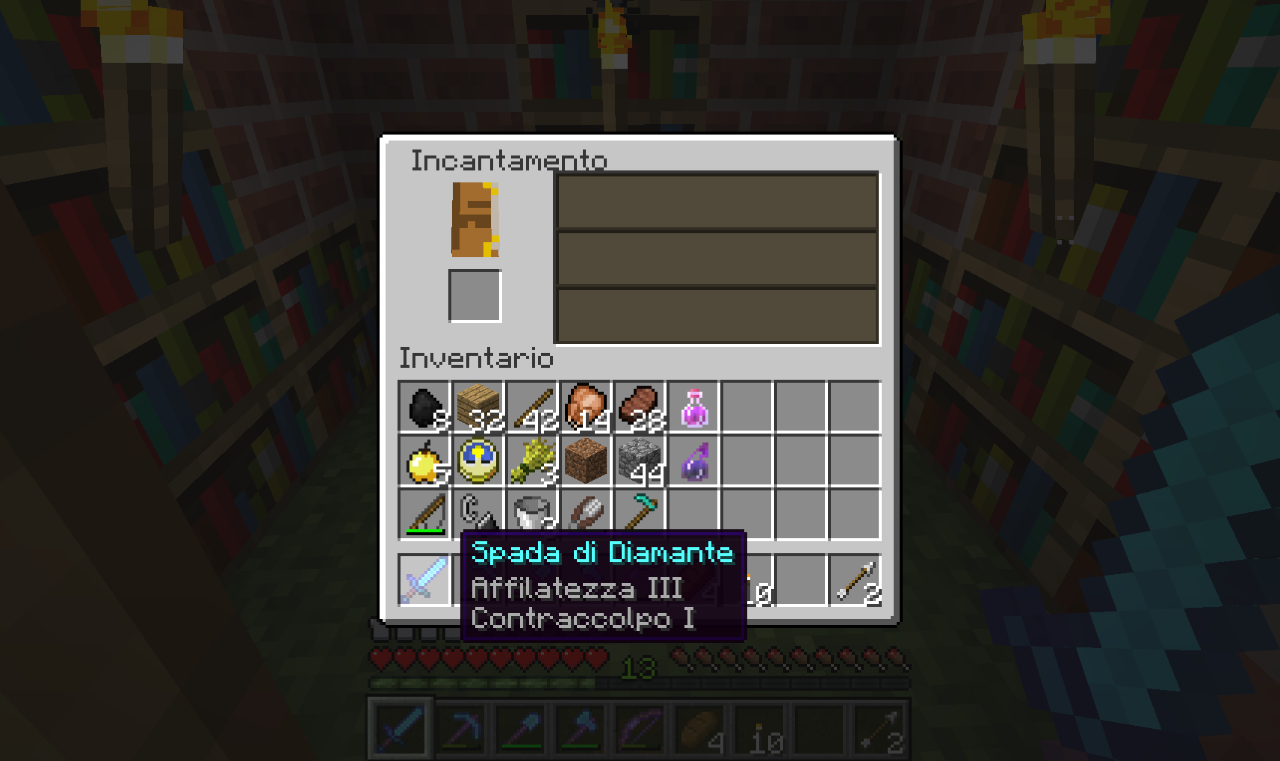Select the bucket slot

click(x=533, y=514)
